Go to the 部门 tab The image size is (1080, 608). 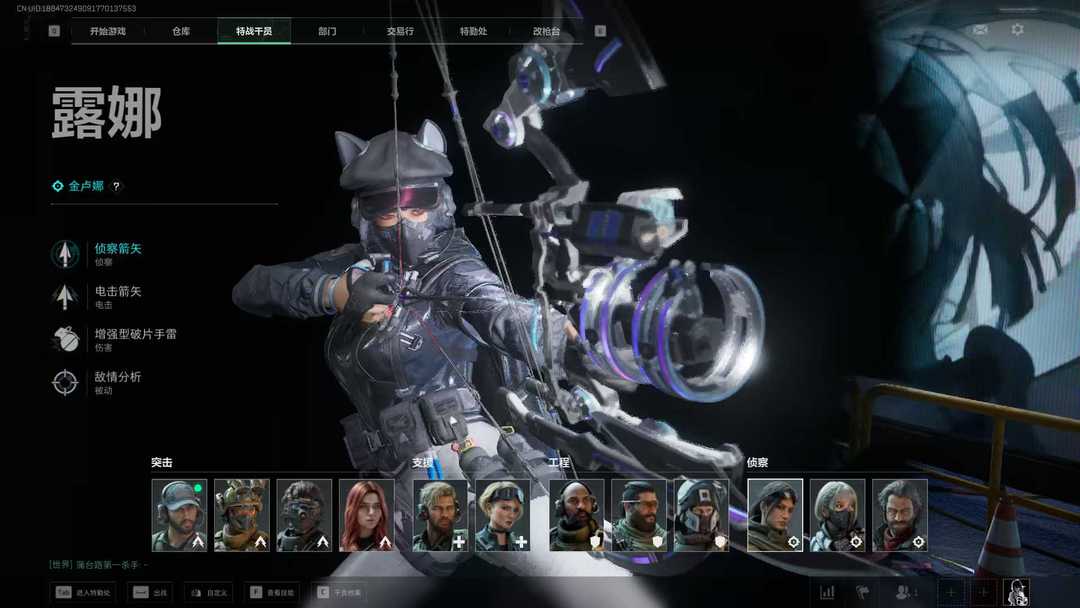click(x=327, y=31)
